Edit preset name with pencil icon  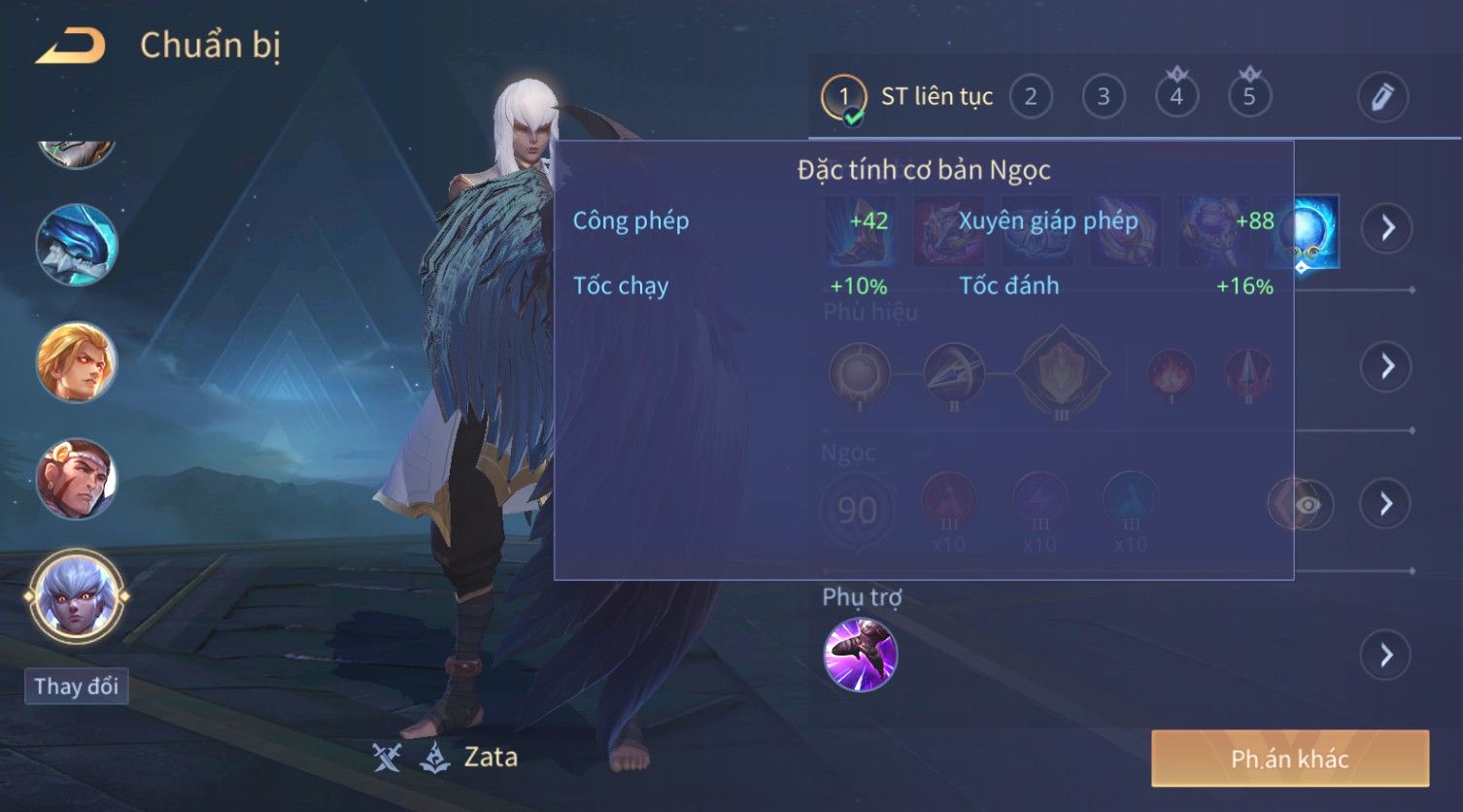(x=1381, y=97)
